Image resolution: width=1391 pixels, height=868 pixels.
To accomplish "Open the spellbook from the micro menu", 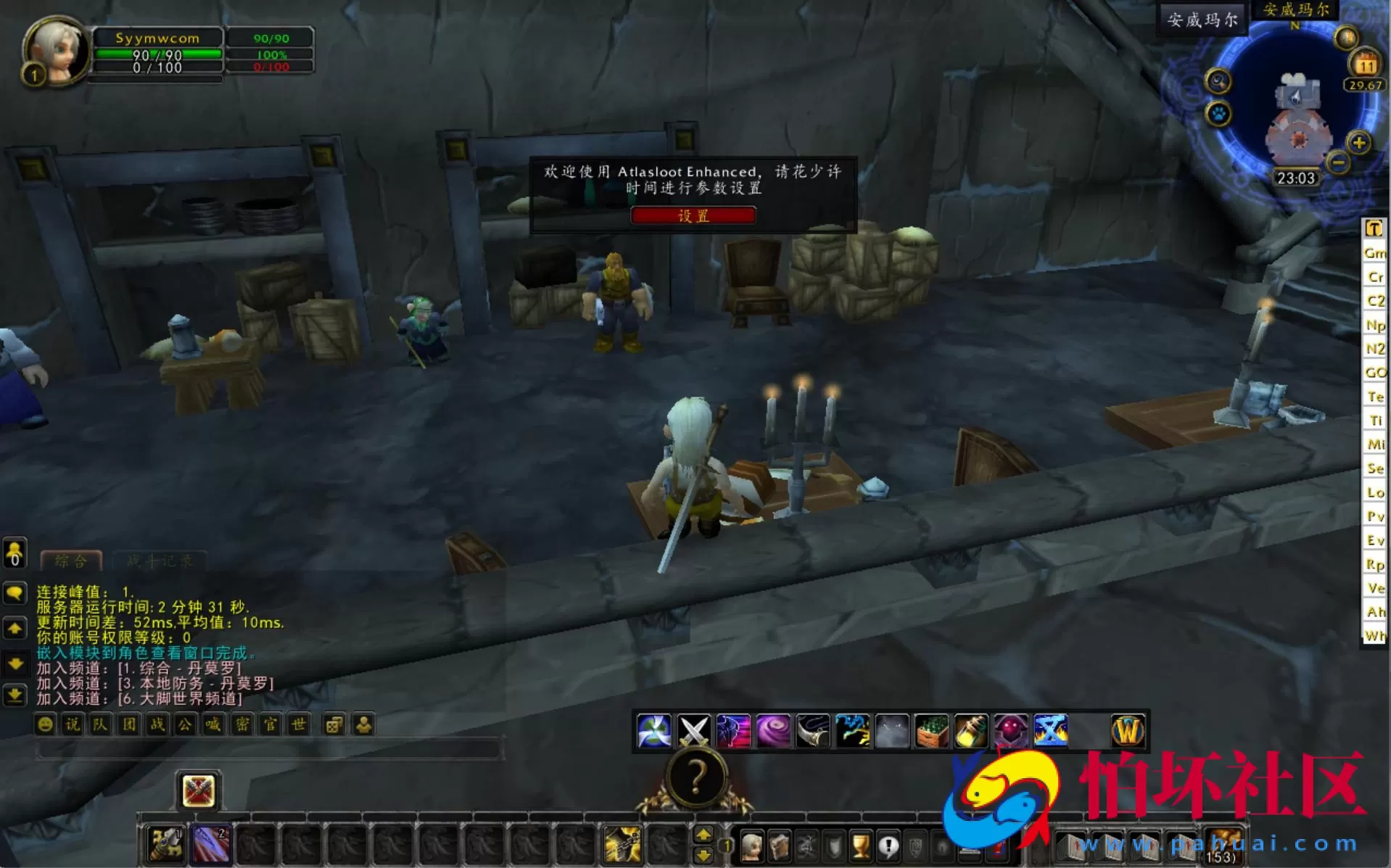I will pyautogui.click(x=779, y=845).
